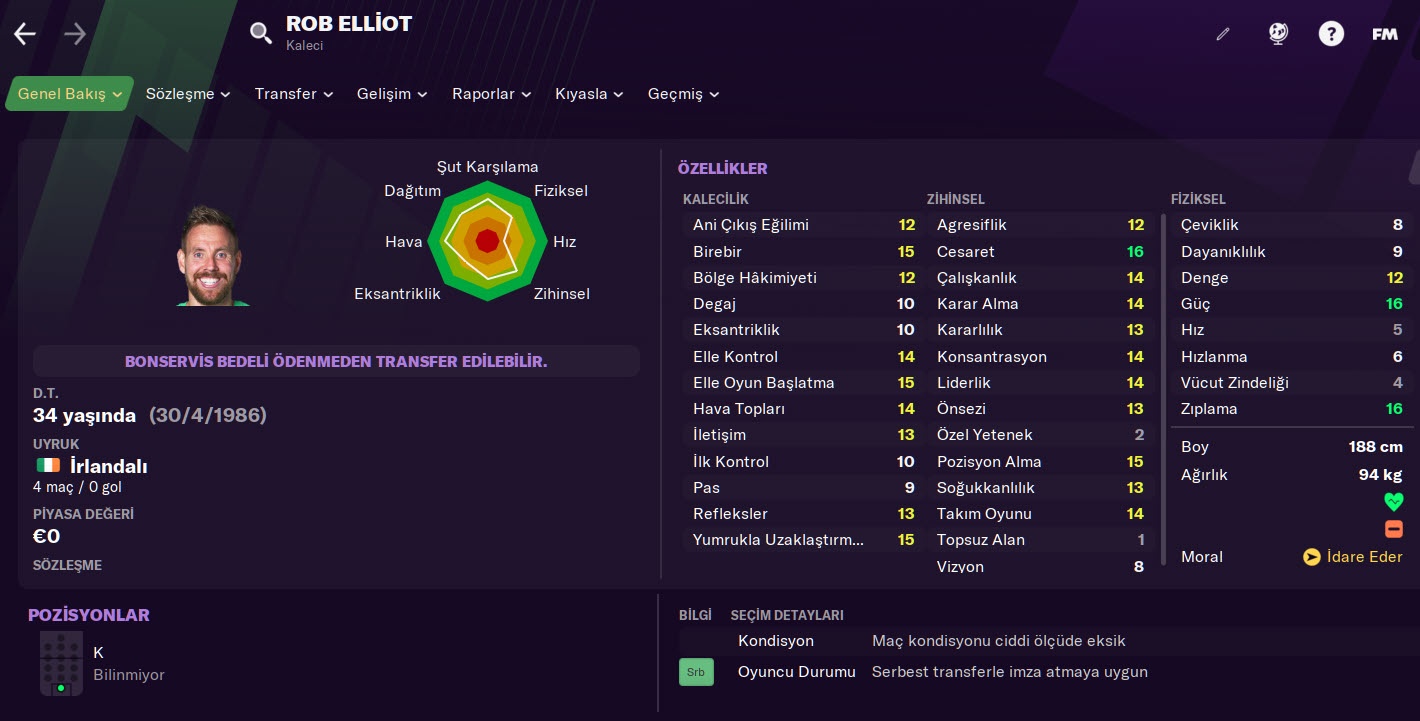Show the Gelişim menu
Image resolution: width=1420 pixels, height=721 pixels.
tap(392, 94)
